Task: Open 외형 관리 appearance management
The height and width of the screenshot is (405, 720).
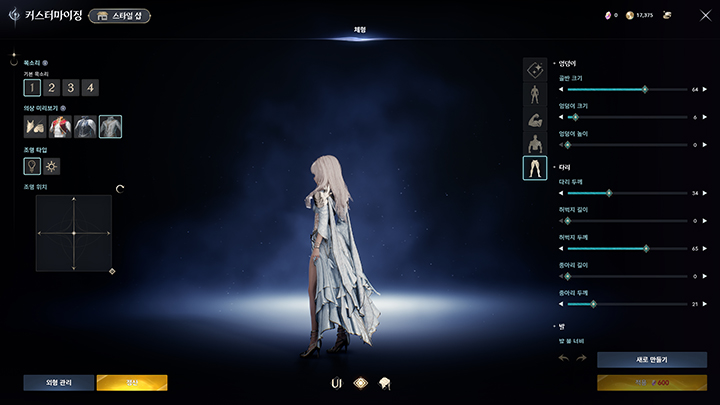Action: 59,382
